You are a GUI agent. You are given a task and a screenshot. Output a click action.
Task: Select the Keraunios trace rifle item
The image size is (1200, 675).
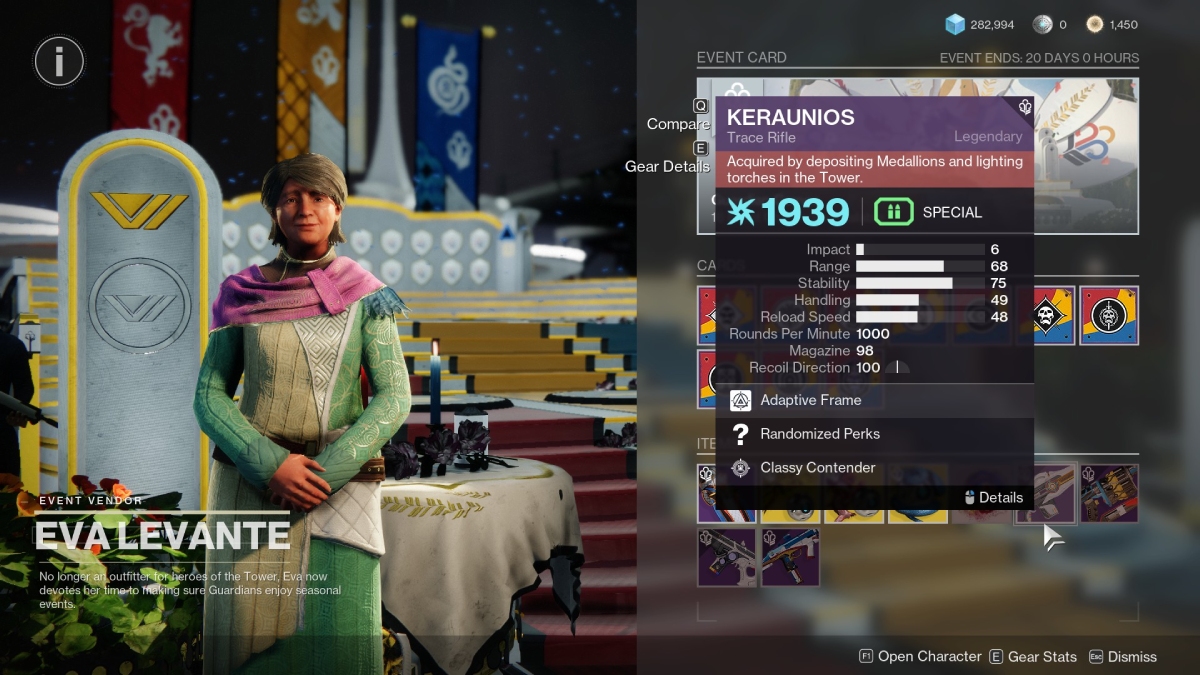tap(1046, 493)
